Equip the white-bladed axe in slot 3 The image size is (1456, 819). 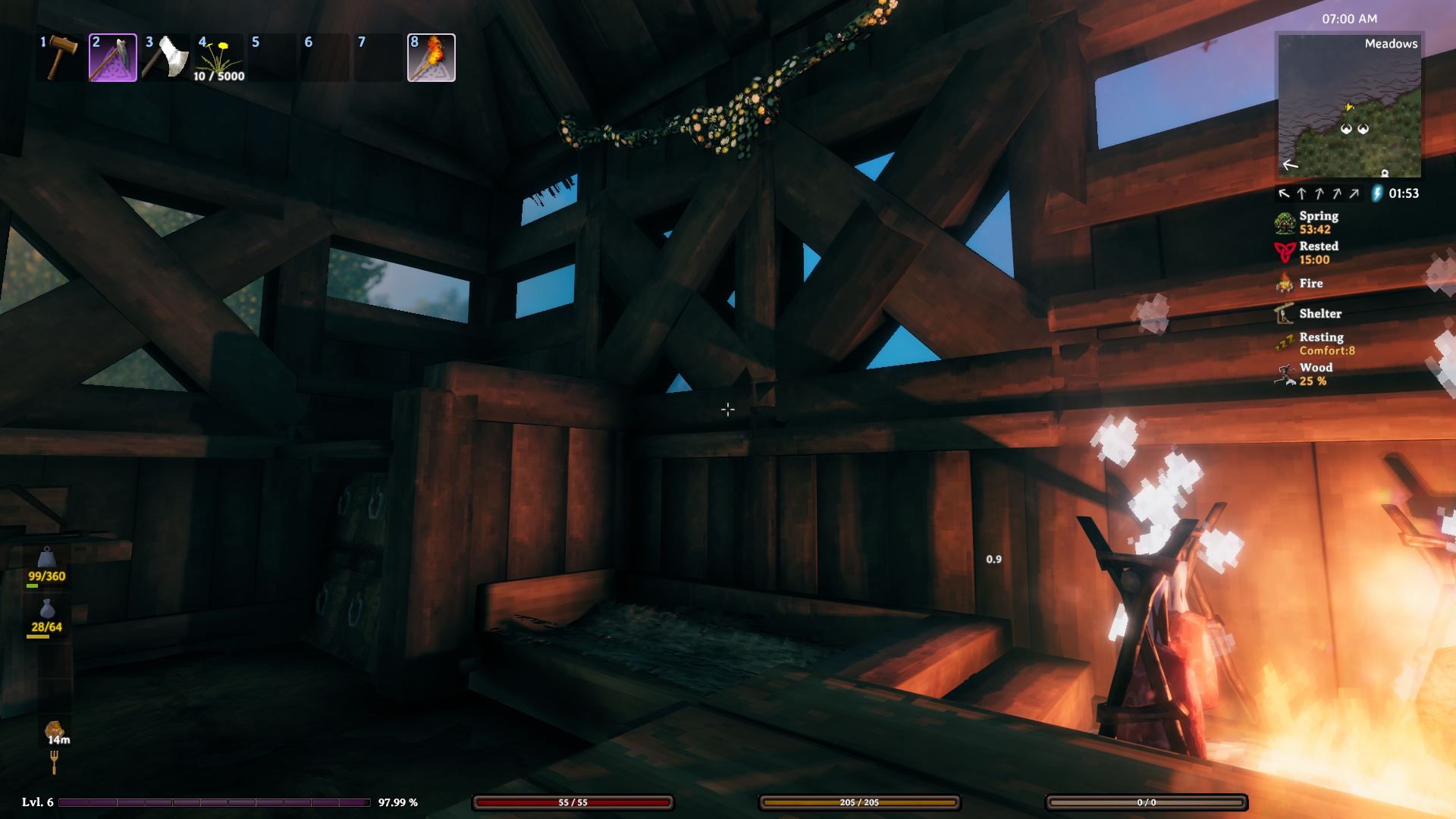pyautogui.click(x=166, y=58)
